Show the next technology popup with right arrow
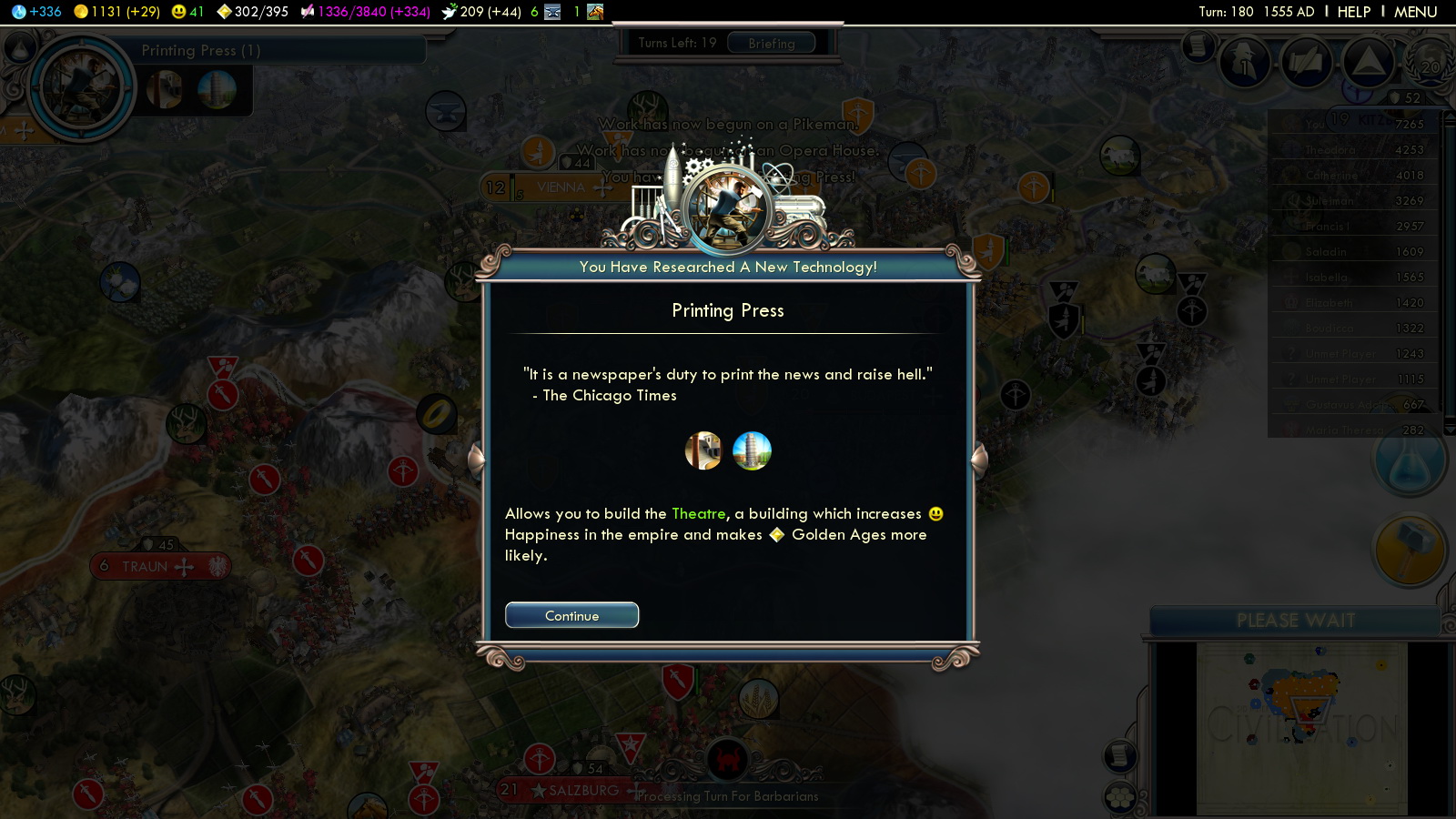Screen dimensions: 1456x819 [x=980, y=460]
